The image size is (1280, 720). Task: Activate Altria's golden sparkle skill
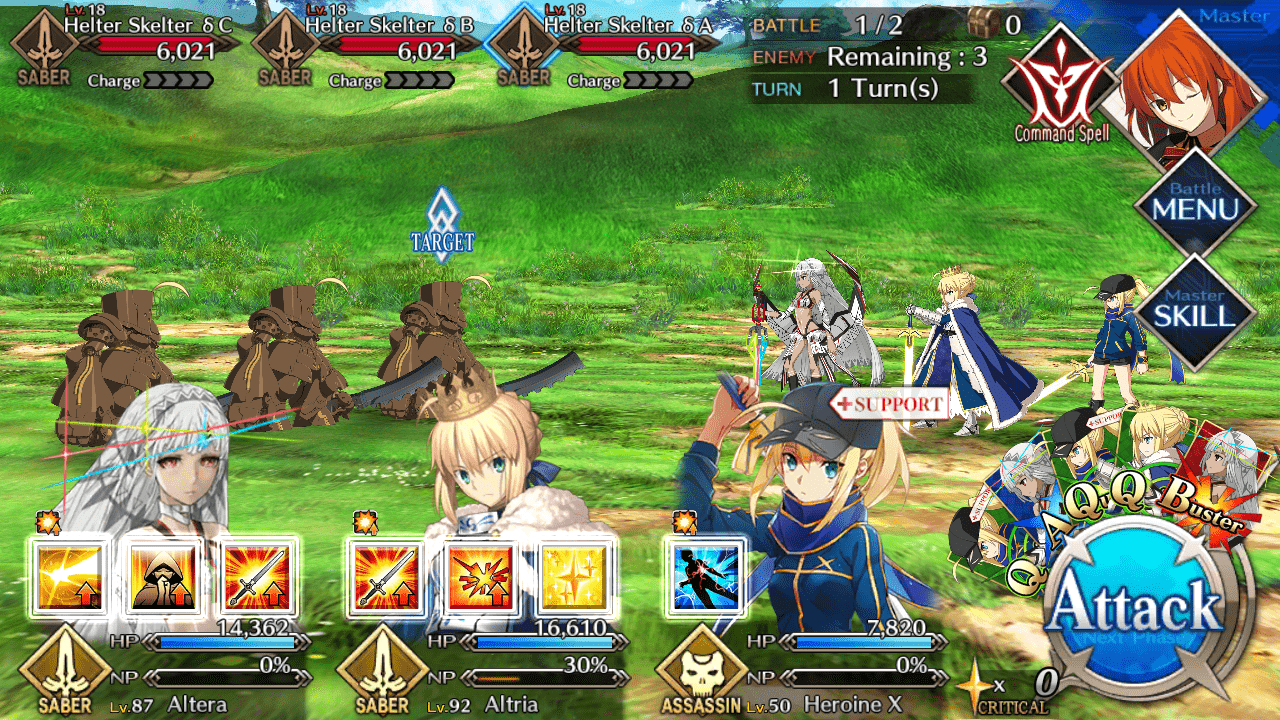point(573,577)
